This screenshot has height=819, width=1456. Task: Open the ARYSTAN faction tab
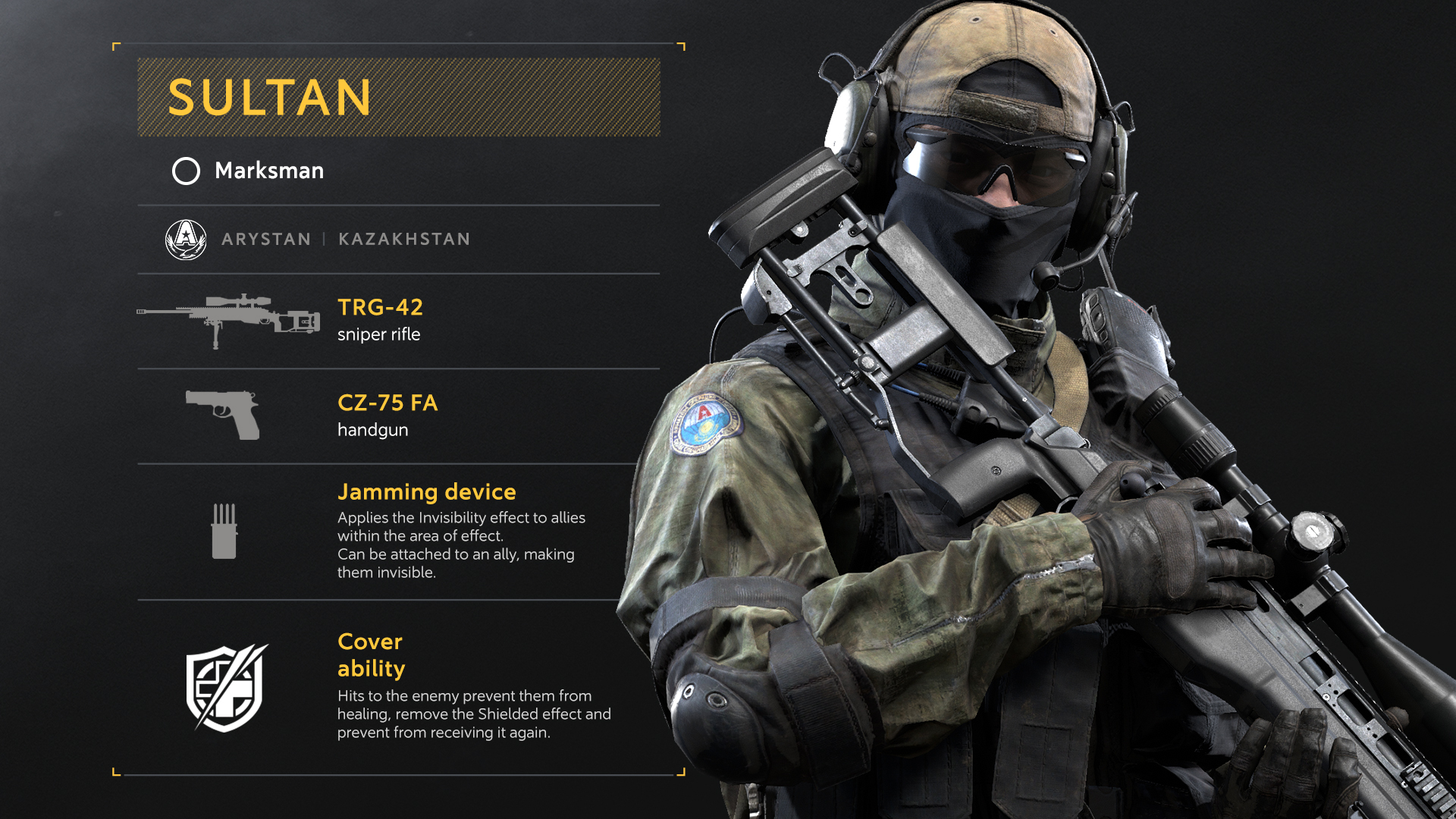pos(265,238)
